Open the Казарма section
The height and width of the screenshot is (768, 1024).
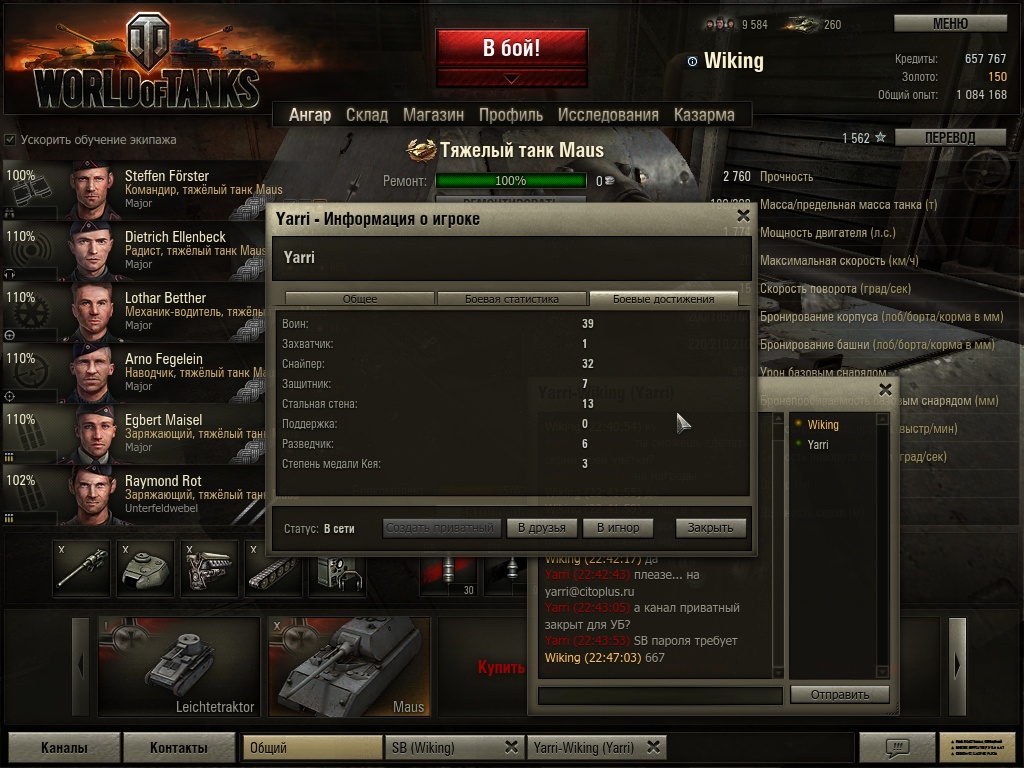pyautogui.click(x=704, y=115)
